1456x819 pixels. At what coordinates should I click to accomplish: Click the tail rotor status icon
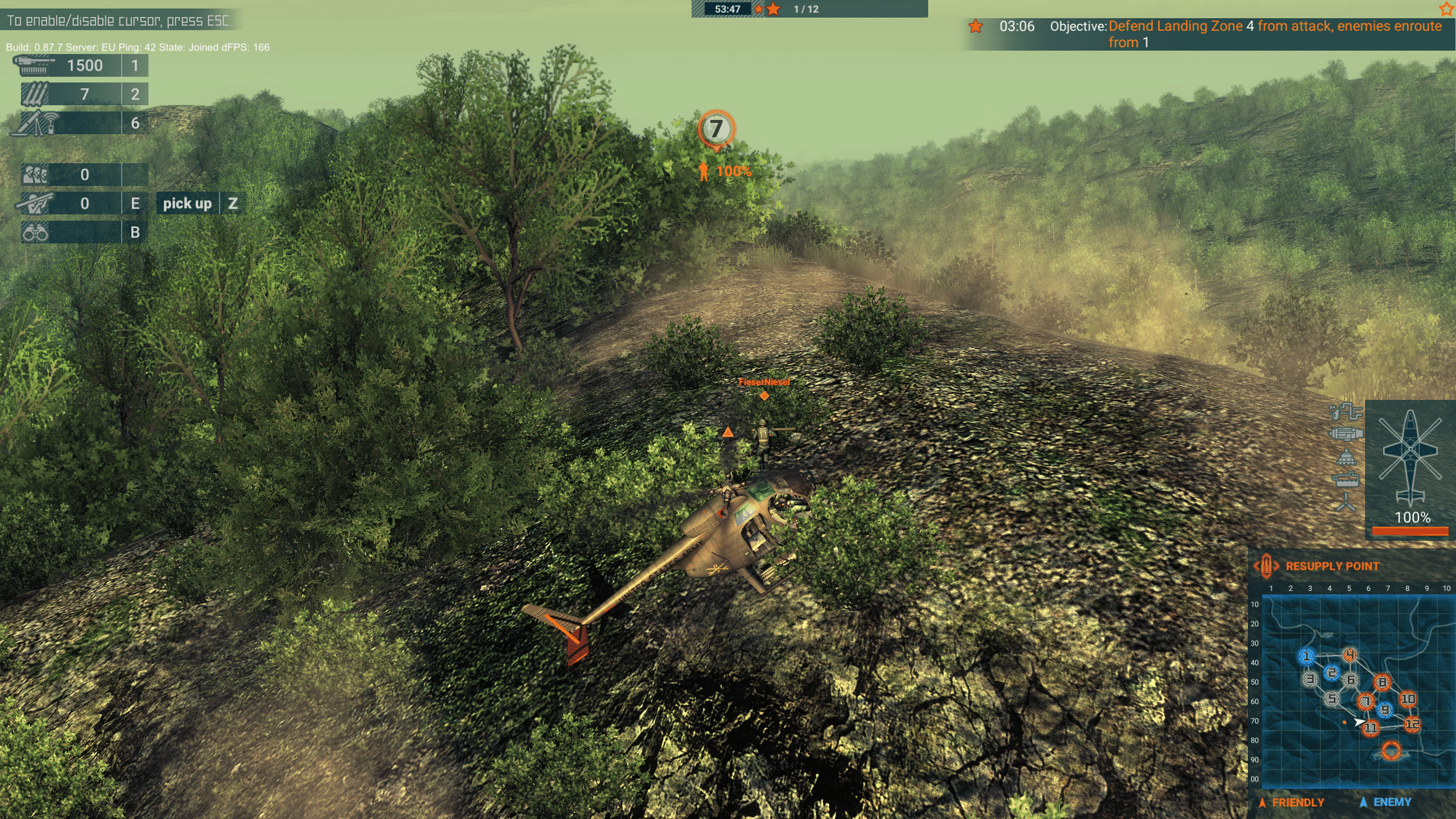coord(1346,503)
